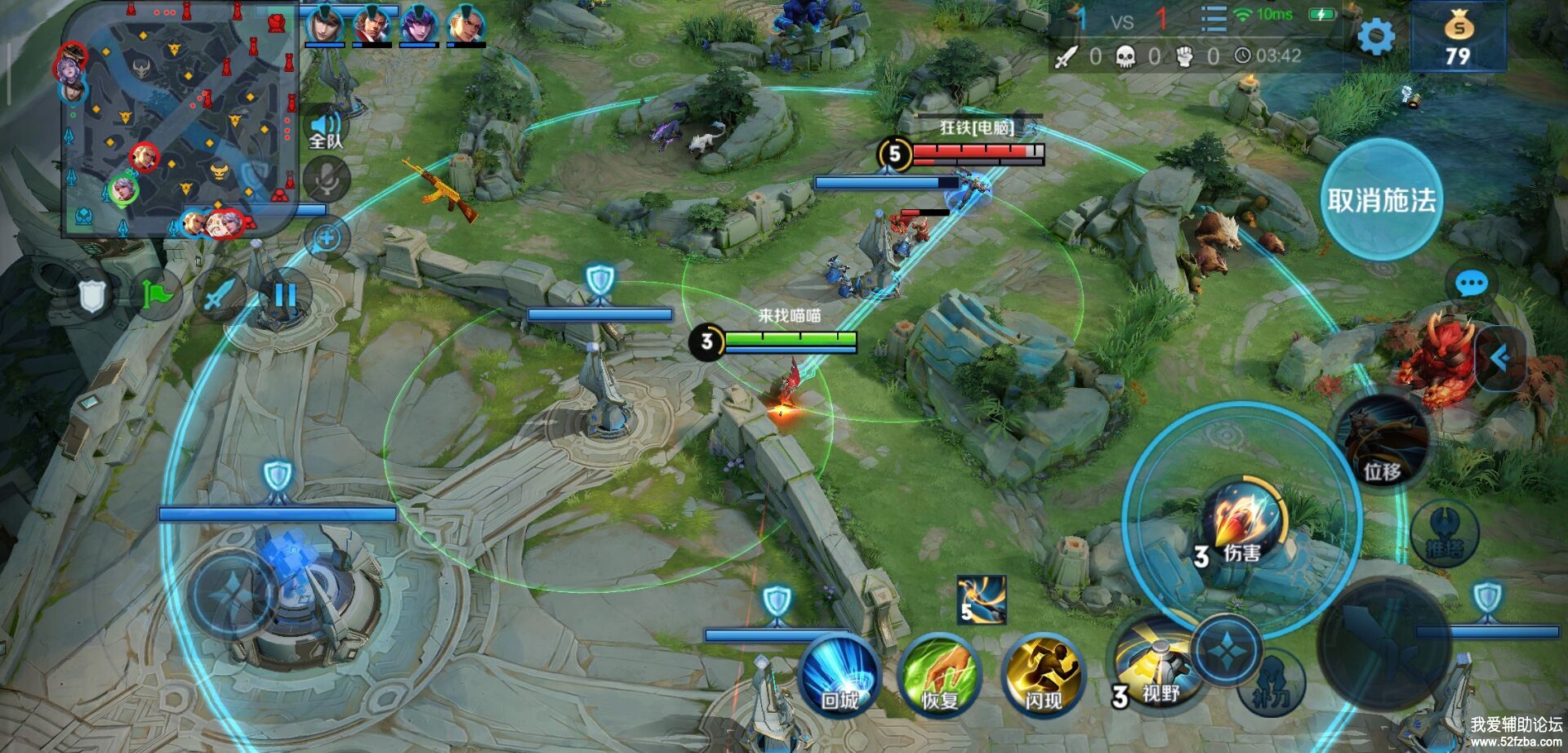Open the minimap
The width and height of the screenshot is (1568, 753).
pyautogui.click(x=180, y=118)
